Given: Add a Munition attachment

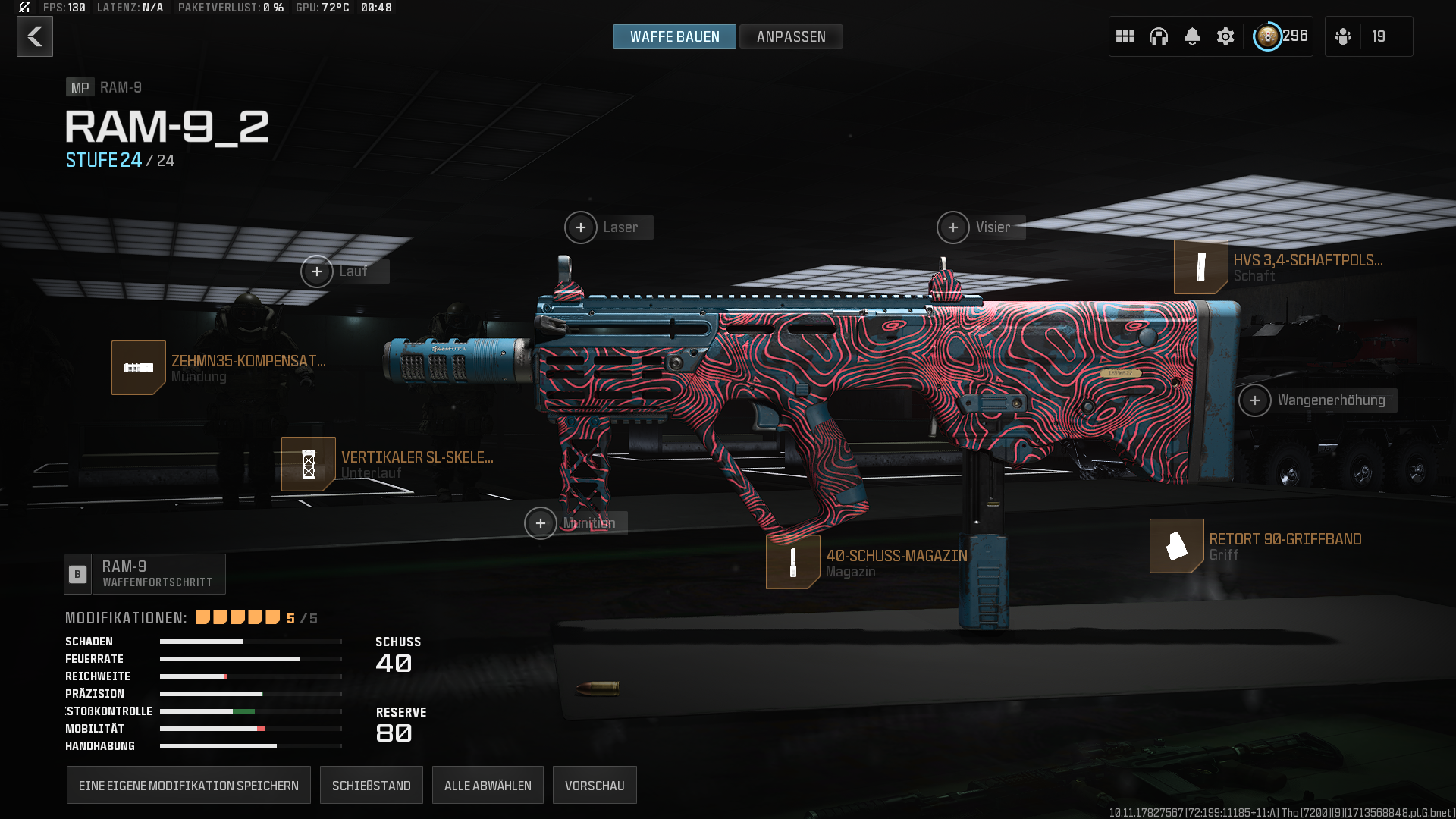Looking at the screenshot, I should [541, 523].
